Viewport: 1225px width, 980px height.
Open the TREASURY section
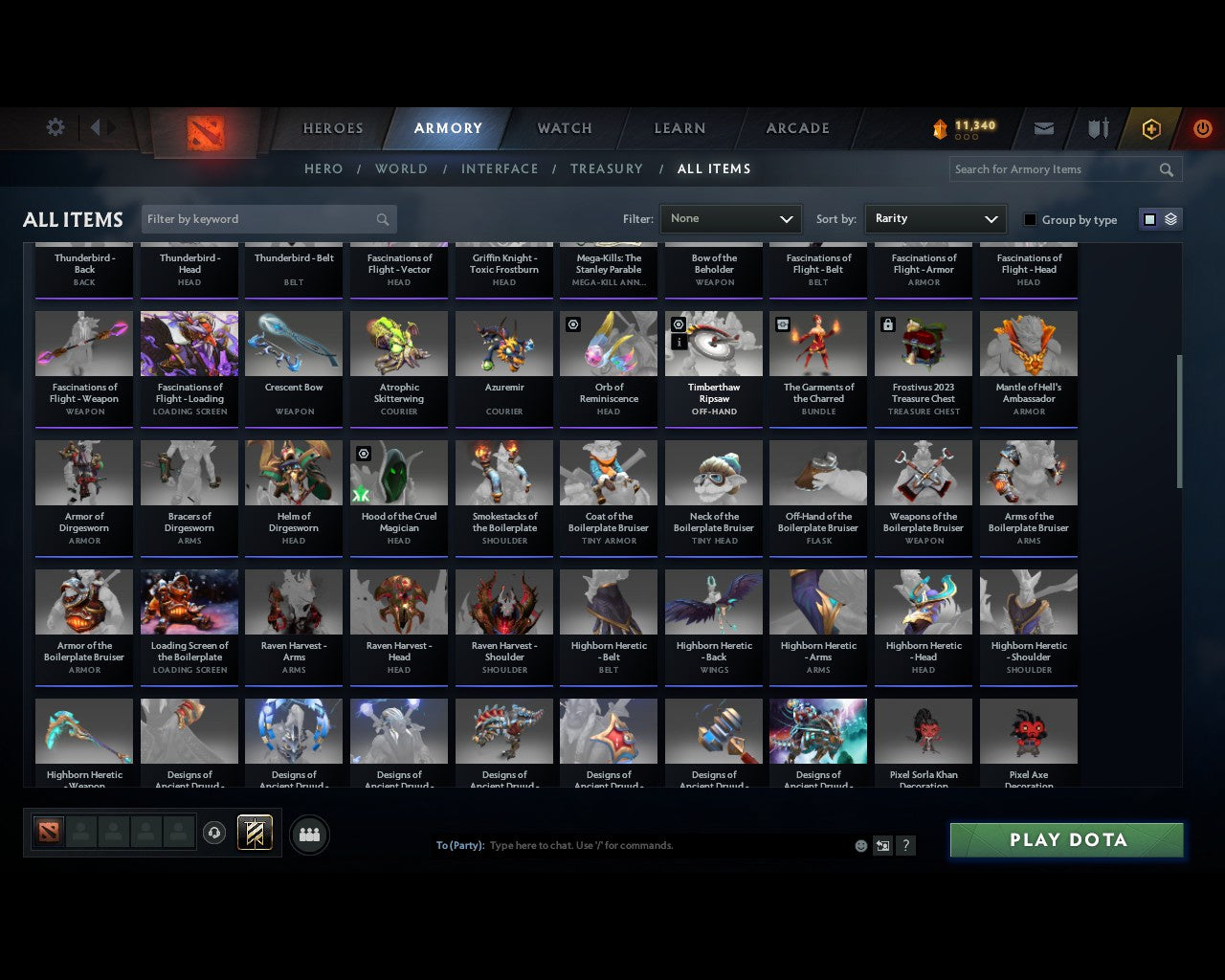(x=607, y=168)
